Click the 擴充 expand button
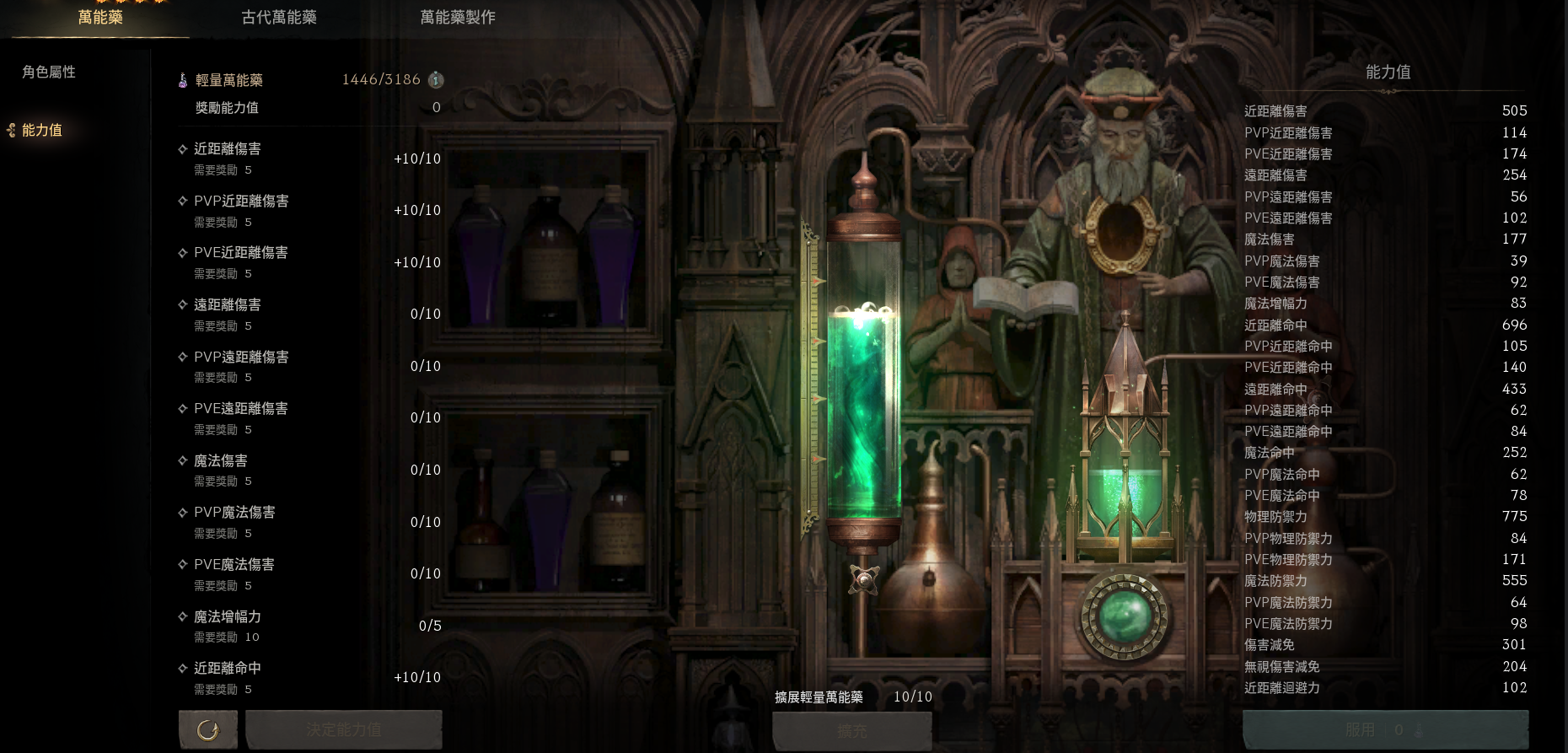Screen dimensions: 1568x753 851,730
